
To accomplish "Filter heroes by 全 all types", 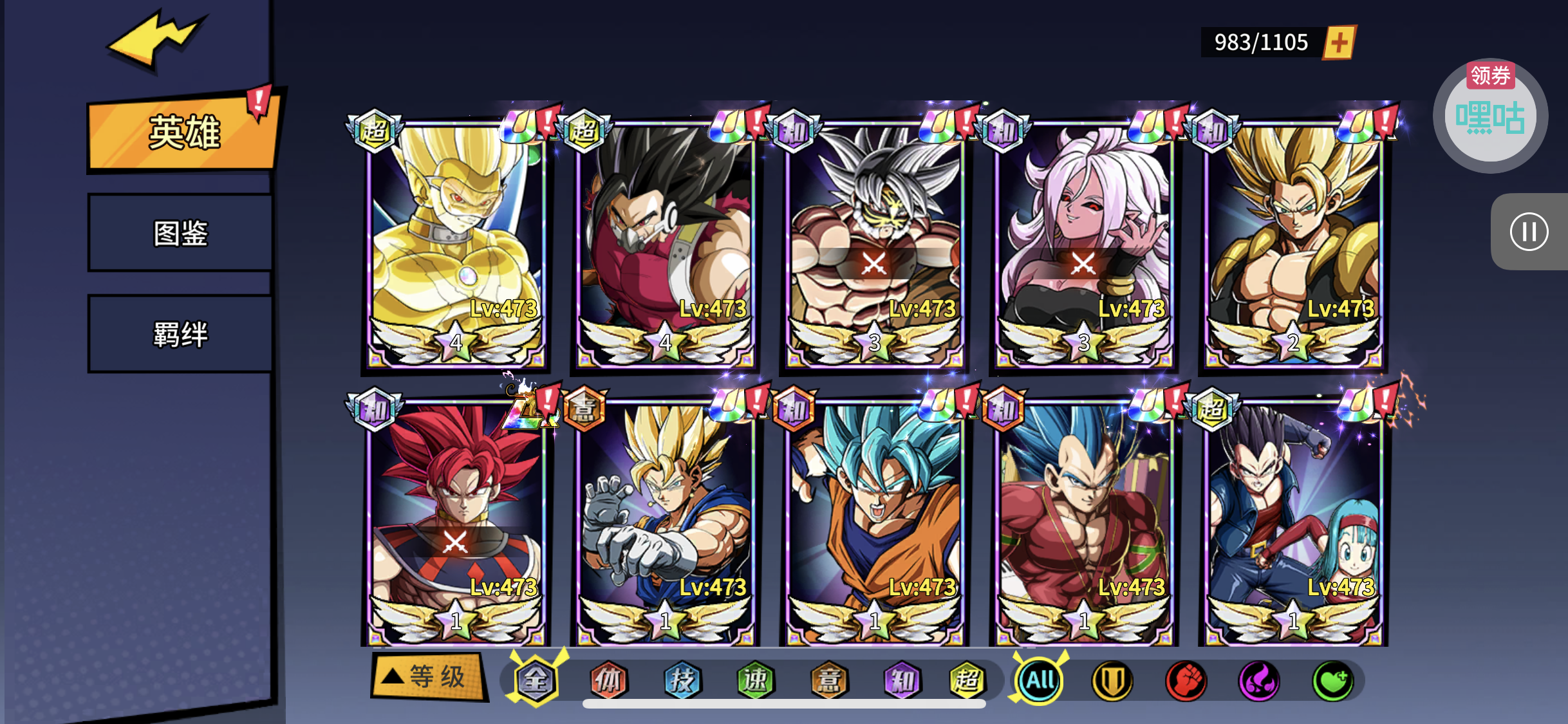I will tap(536, 680).
